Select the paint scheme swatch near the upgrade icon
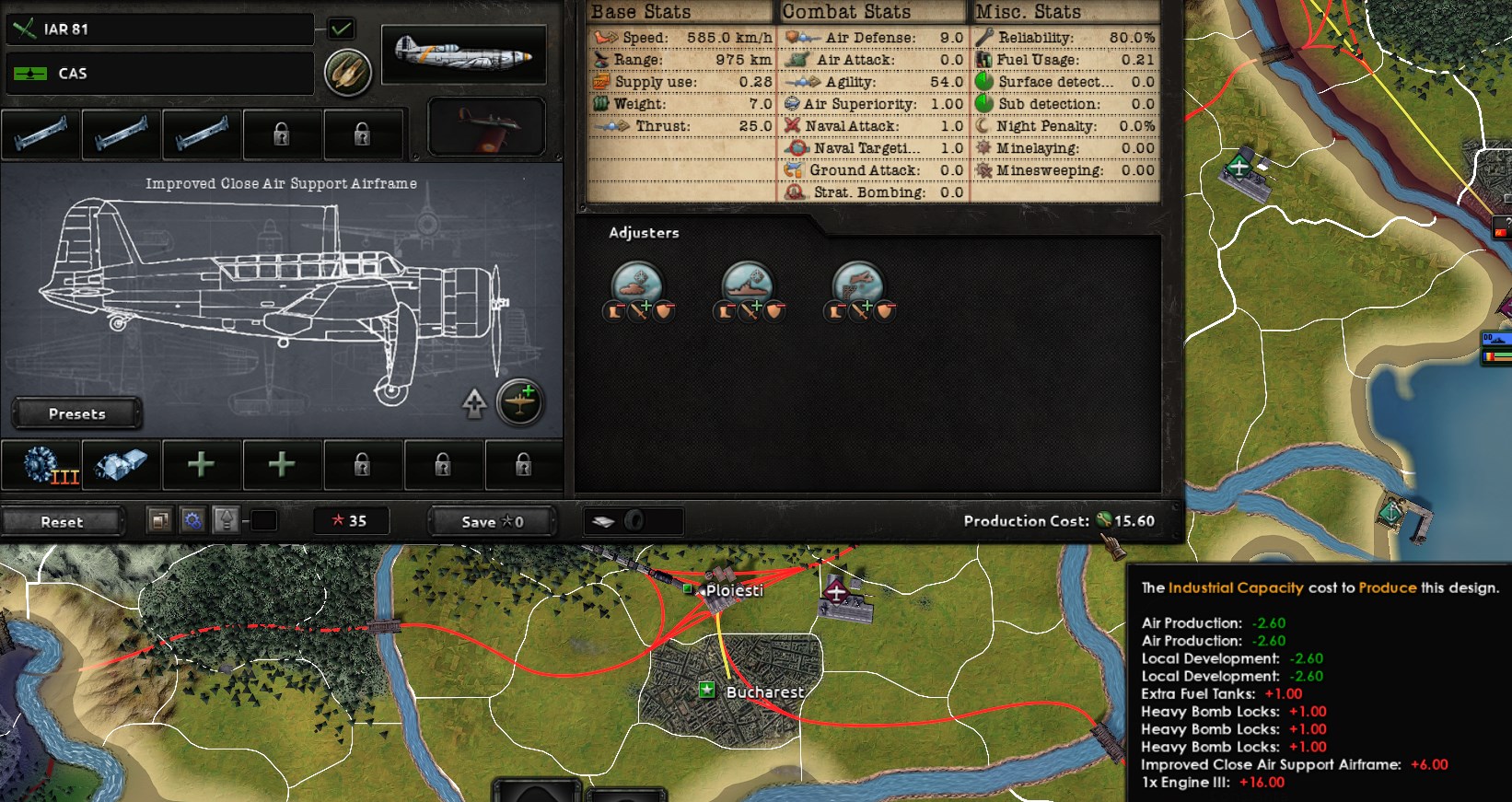Viewport: 1512px width, 802px height. [265, 520]
